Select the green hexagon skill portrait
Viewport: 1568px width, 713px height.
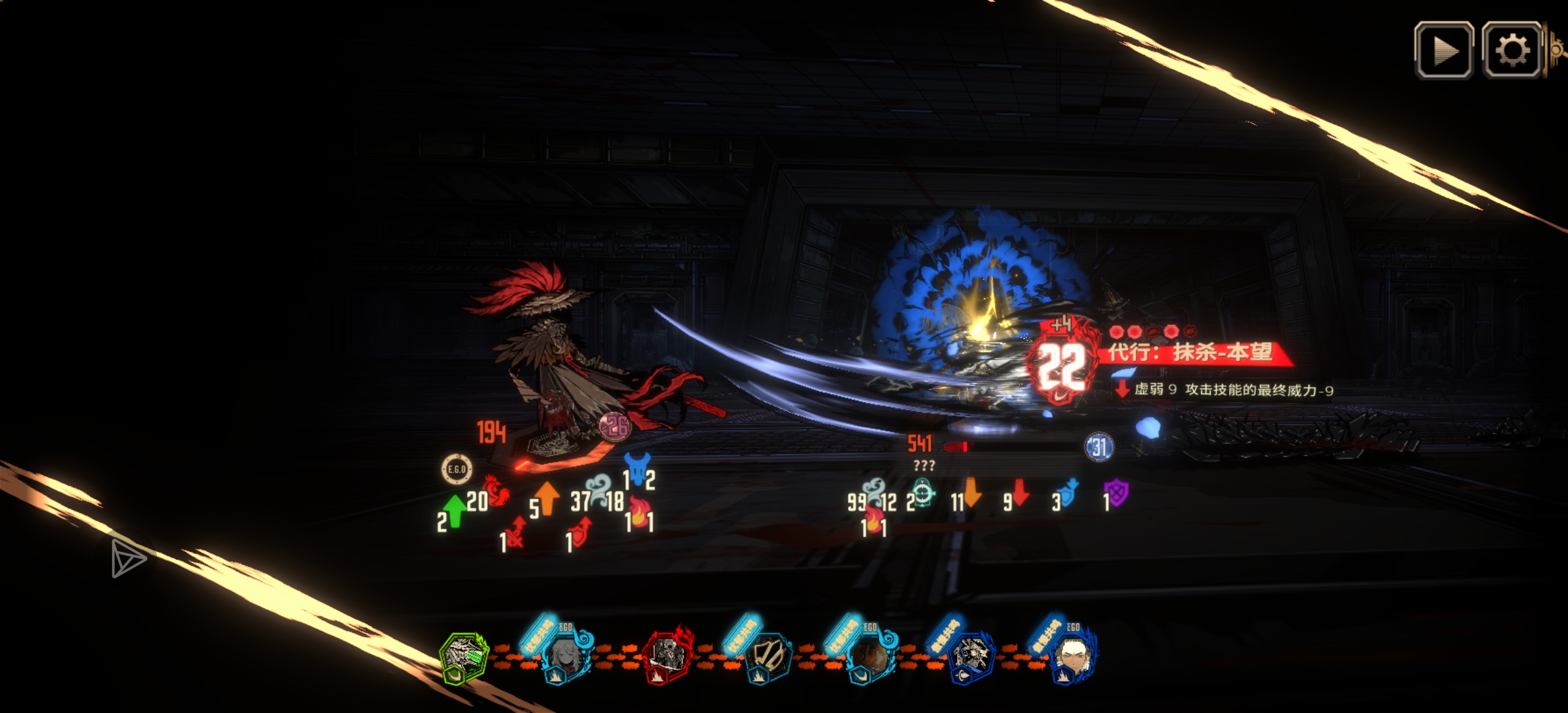point(464,656)
